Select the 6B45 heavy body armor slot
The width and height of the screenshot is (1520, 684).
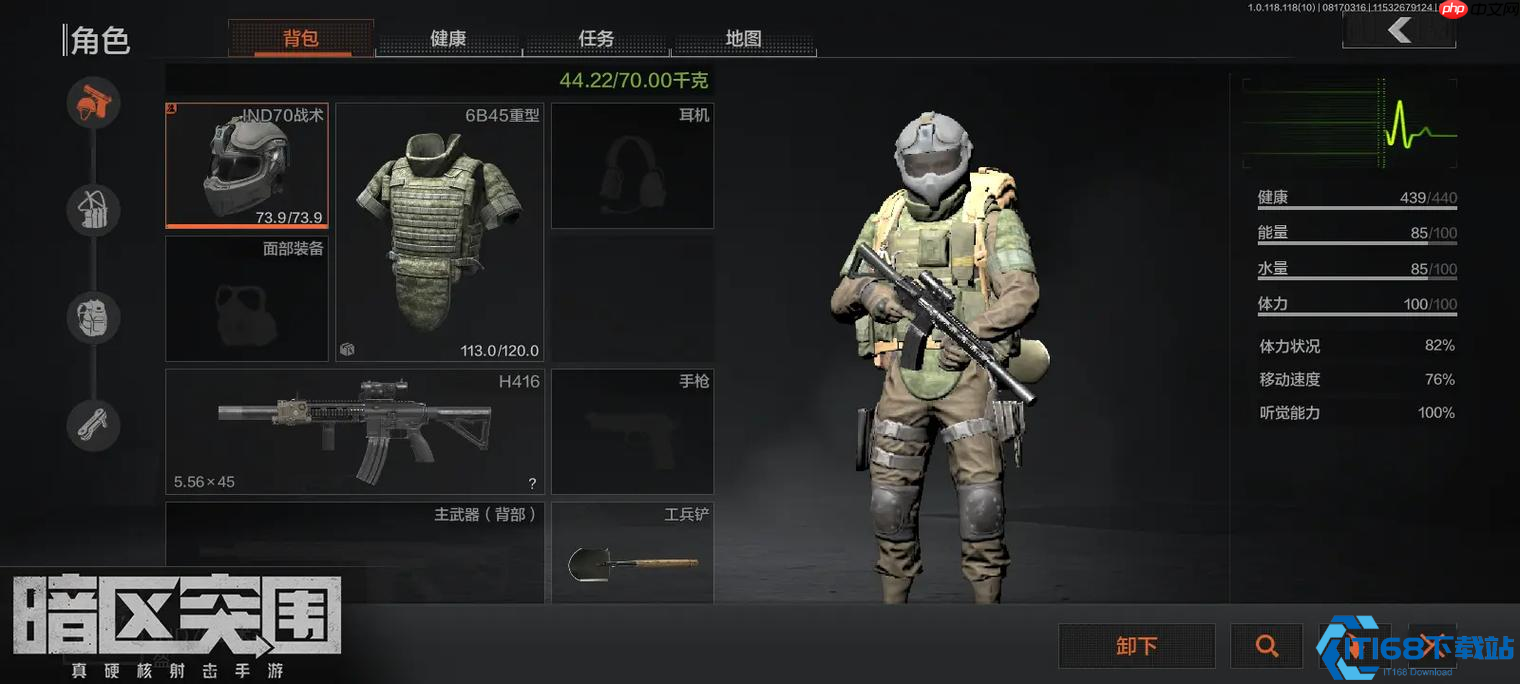click(439, 231)
